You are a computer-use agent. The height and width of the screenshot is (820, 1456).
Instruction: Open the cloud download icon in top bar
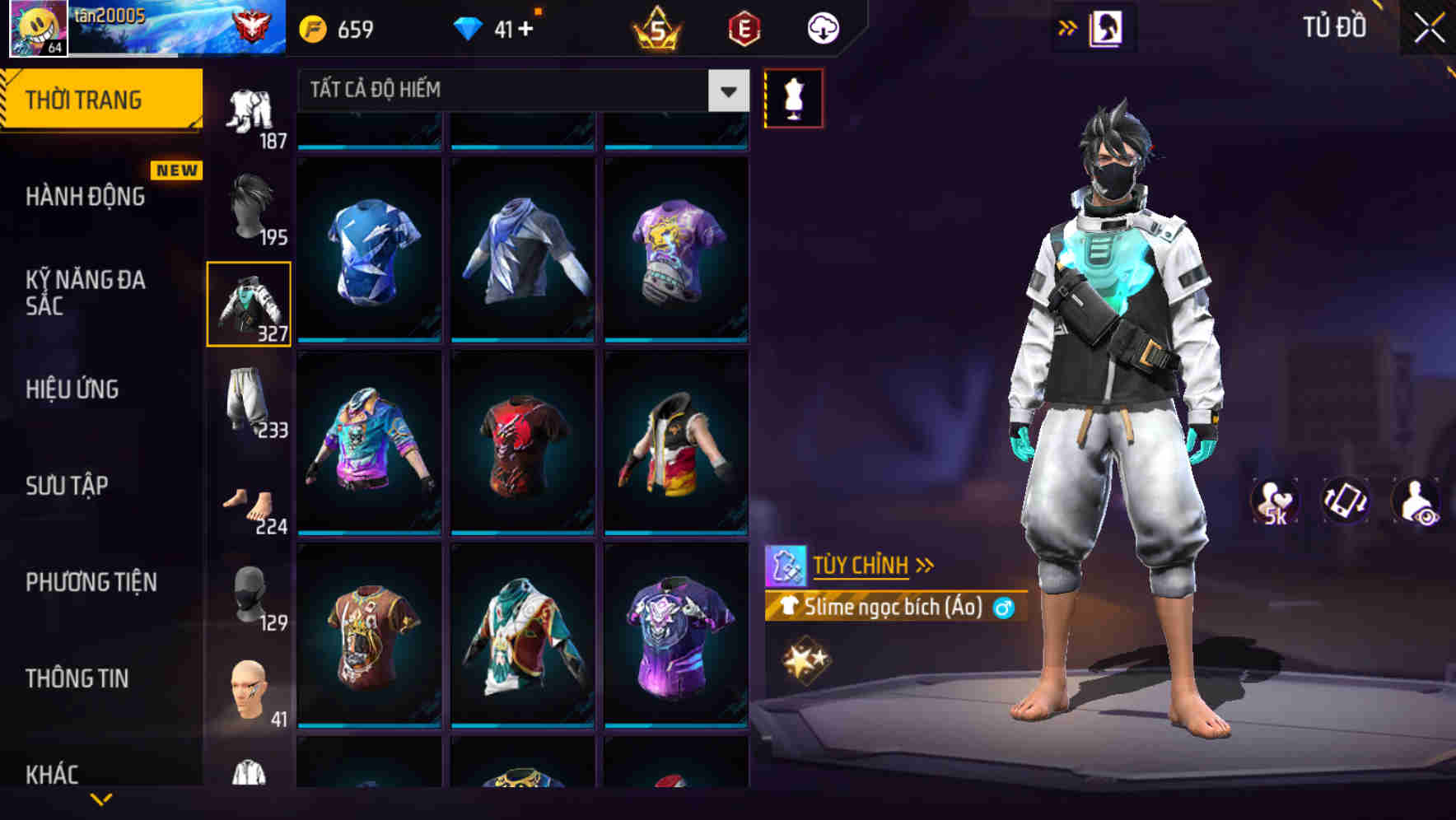pos(823,27)
